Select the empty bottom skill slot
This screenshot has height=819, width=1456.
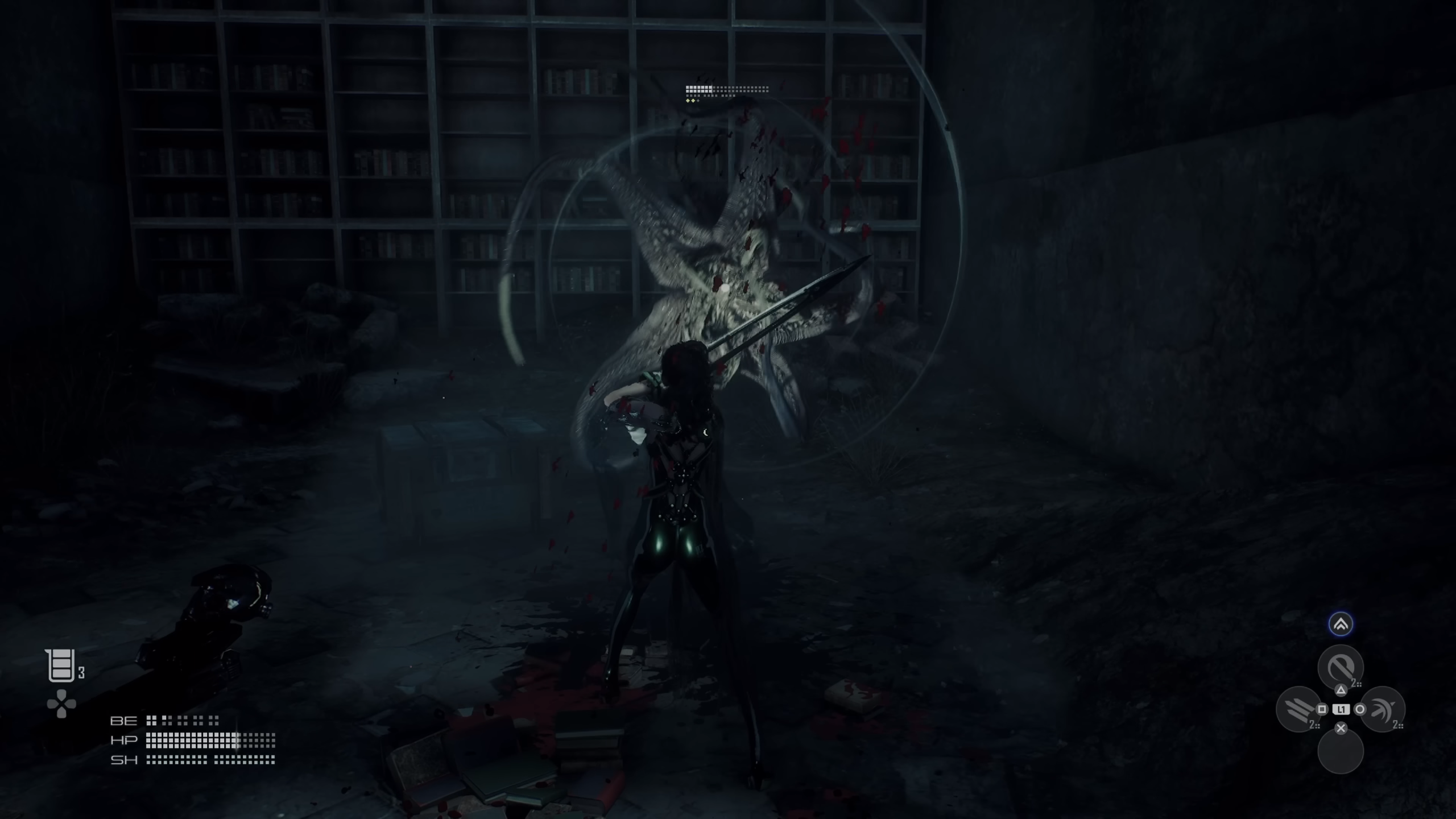pyautogui.click(x=1341, y=751)
